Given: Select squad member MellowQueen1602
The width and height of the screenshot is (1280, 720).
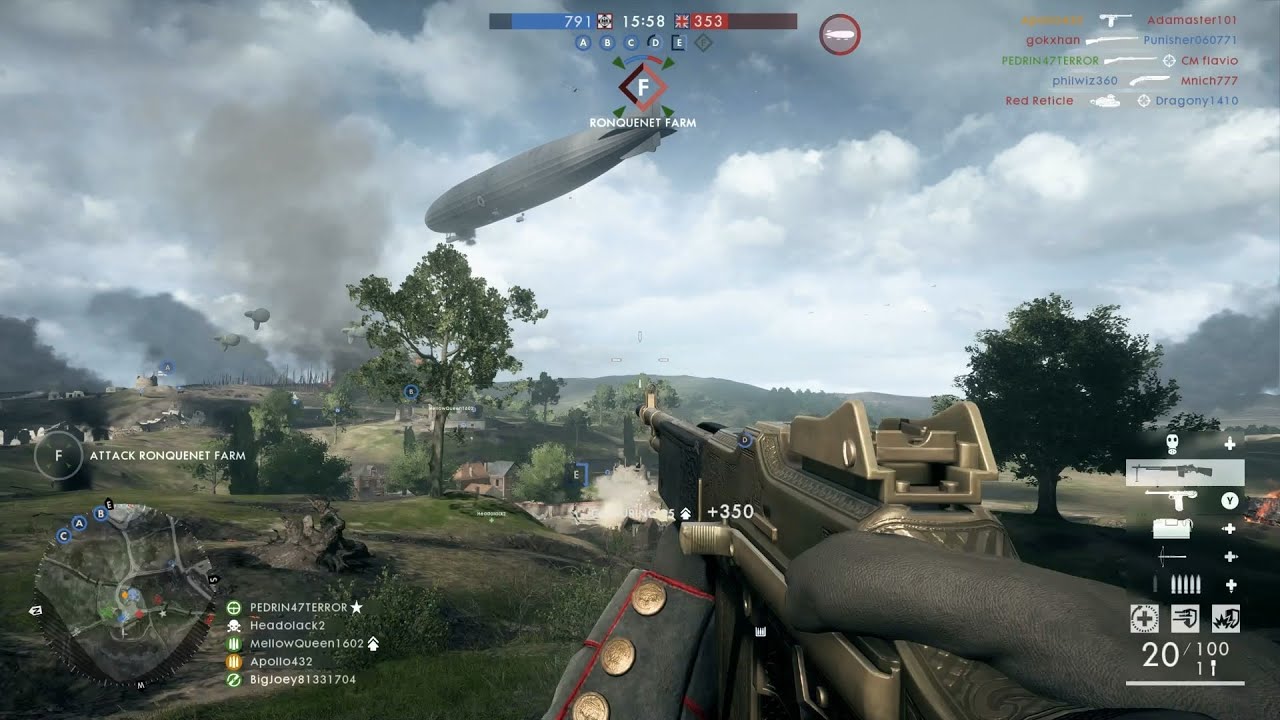Looking at the screenshot, I should click(x=306, y=643).
